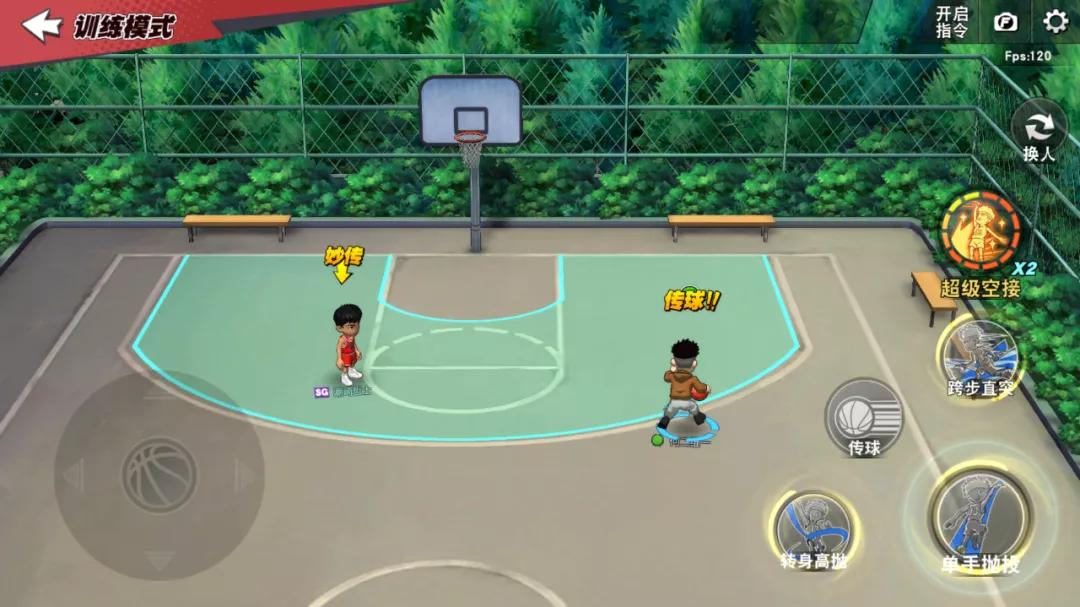Tap the 传球 pass button
The image size is (1080, 607).
click(863, 417)
